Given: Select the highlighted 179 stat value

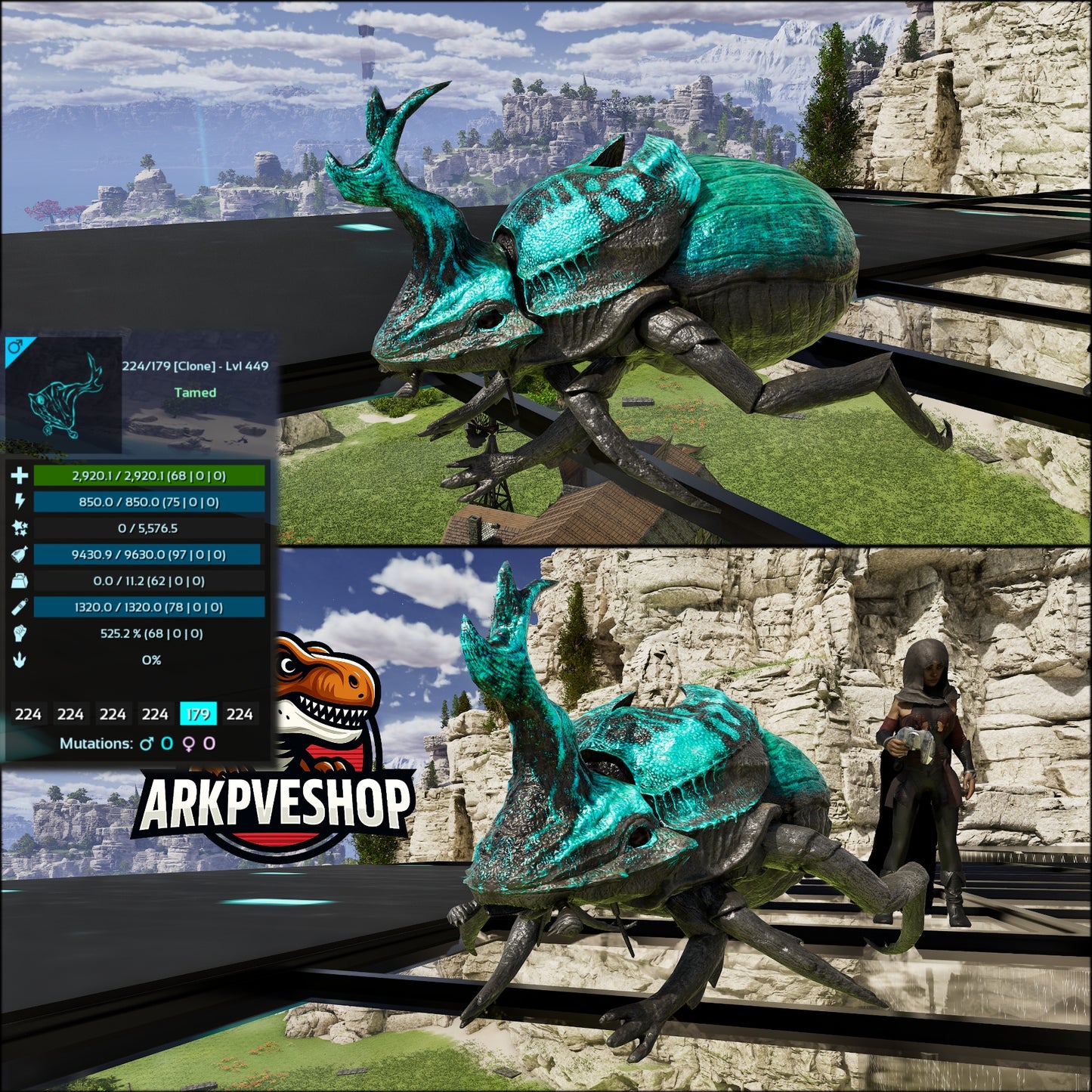Looking at the screenshot, I should tap(198, 713).
